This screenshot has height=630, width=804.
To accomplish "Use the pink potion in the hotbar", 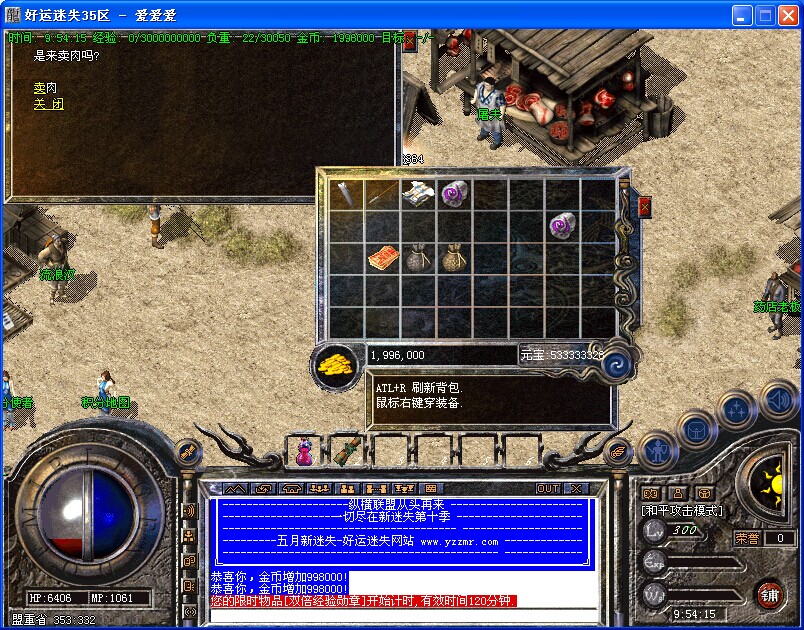I will [x=303, y=452].
